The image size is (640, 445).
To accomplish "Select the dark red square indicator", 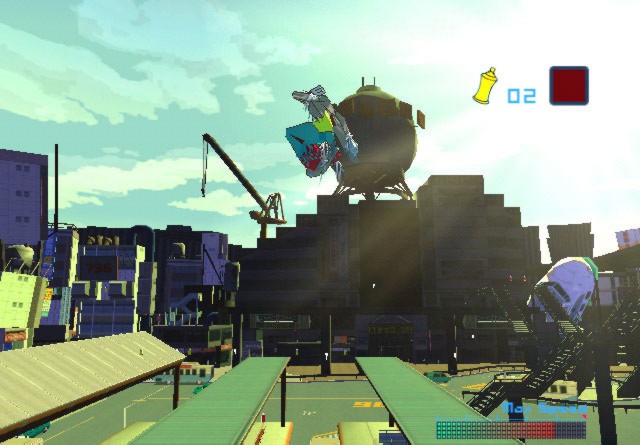I will (x=568, y=86).
